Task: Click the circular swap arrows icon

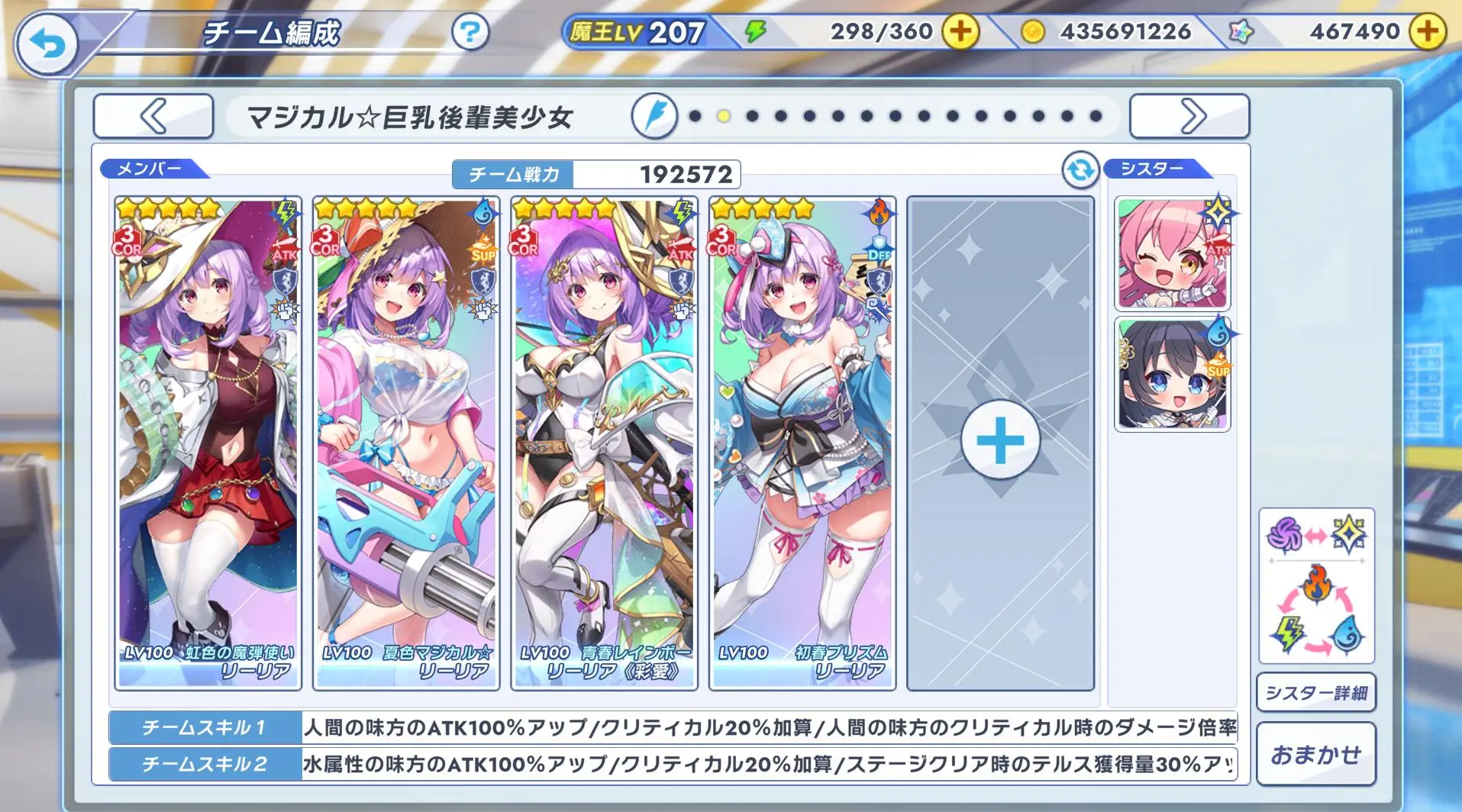Action: tap(1080, 170)
